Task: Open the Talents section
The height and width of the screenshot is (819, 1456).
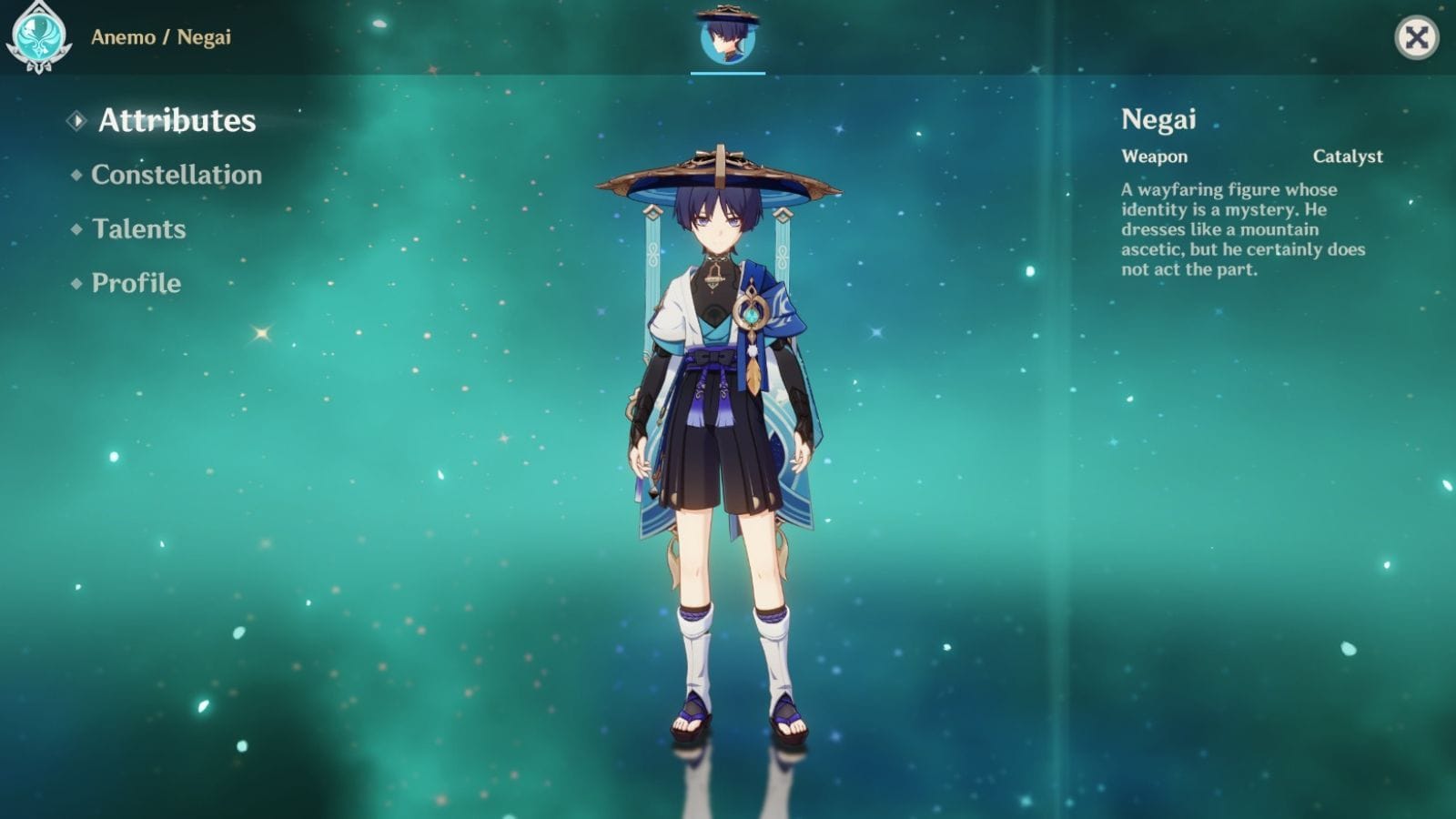Action: 137,229
